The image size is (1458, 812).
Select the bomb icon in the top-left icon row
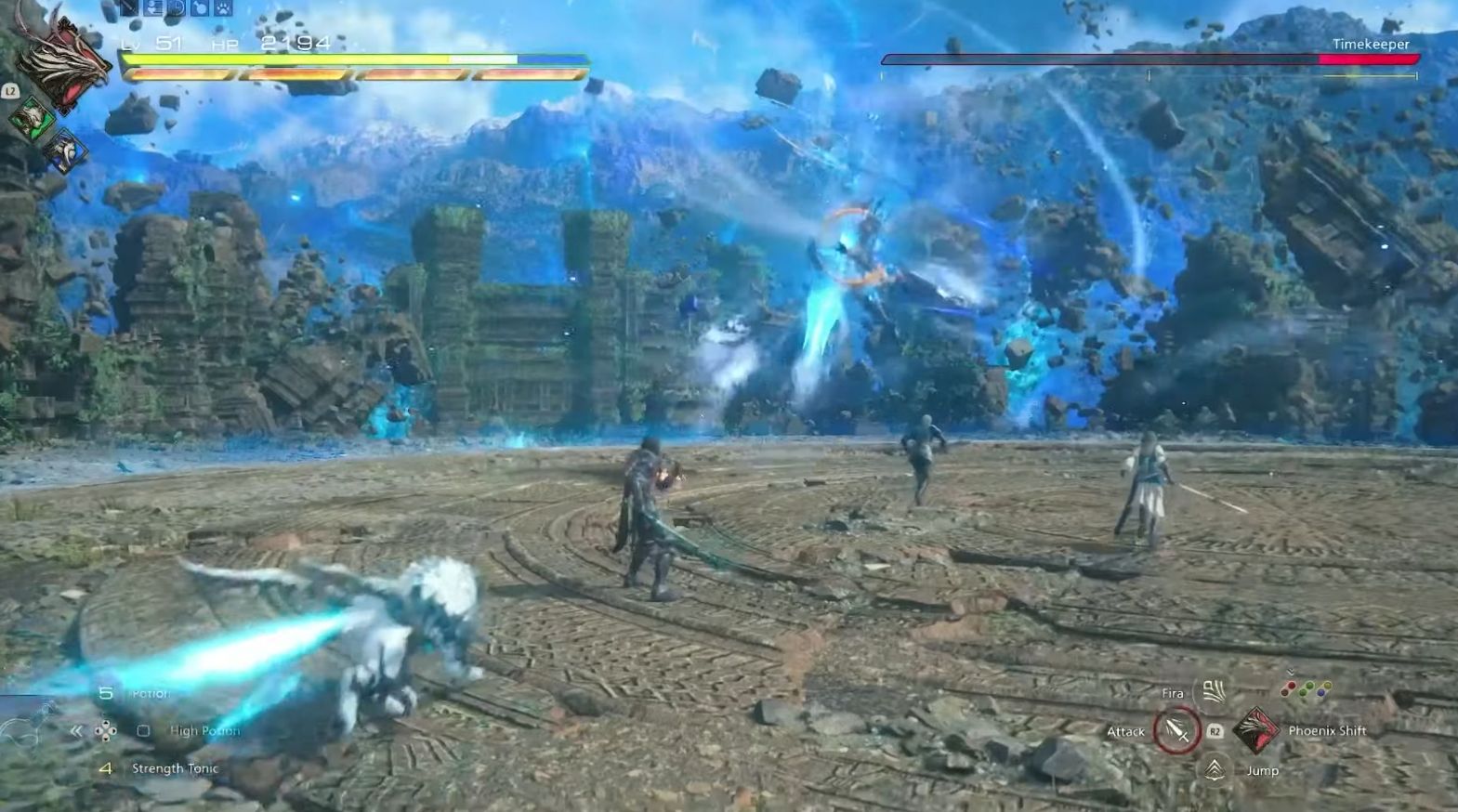point(199,8)
